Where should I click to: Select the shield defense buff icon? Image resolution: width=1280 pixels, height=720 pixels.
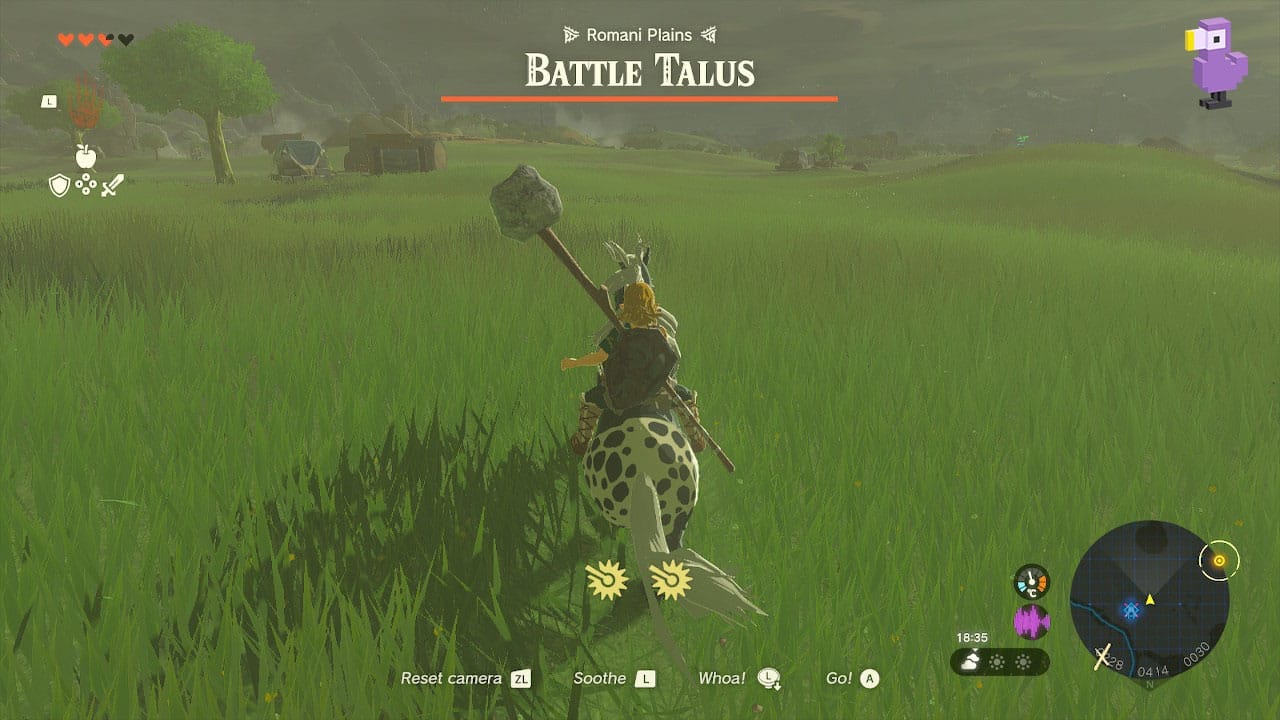pyautogui.click(x=59, y=185)
